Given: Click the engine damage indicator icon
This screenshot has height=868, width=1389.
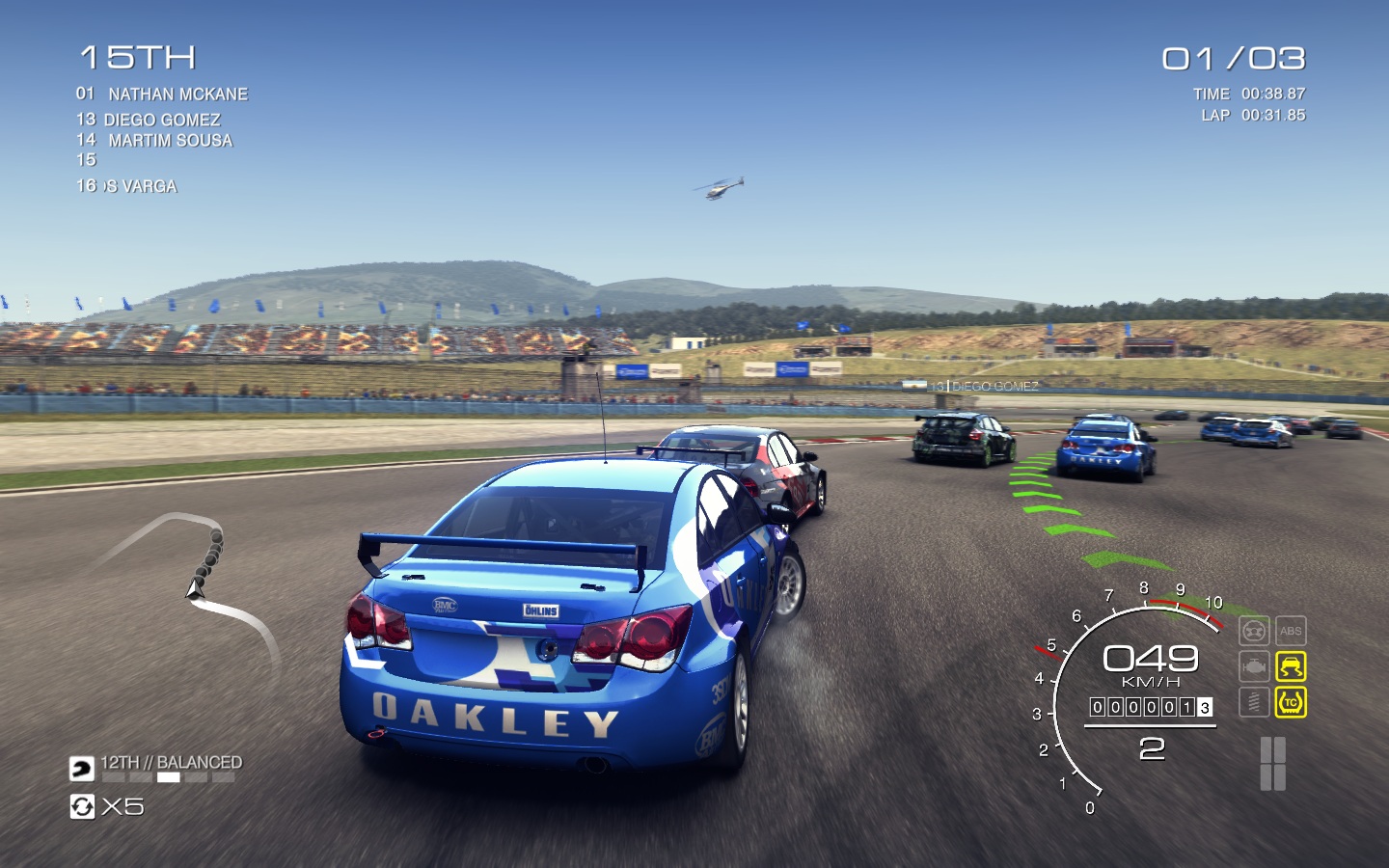Looking at the screenshot, I should click(x=1253, y=666).
